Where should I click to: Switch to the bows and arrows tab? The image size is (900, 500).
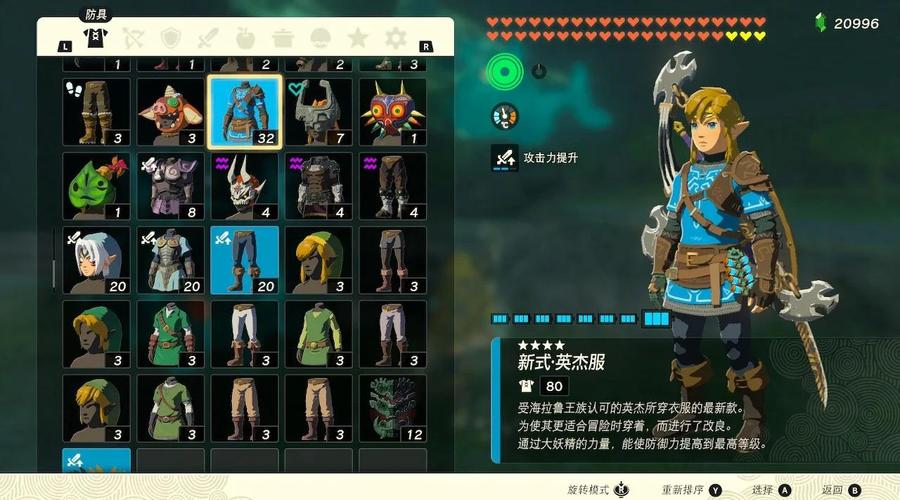coord(134,38)
